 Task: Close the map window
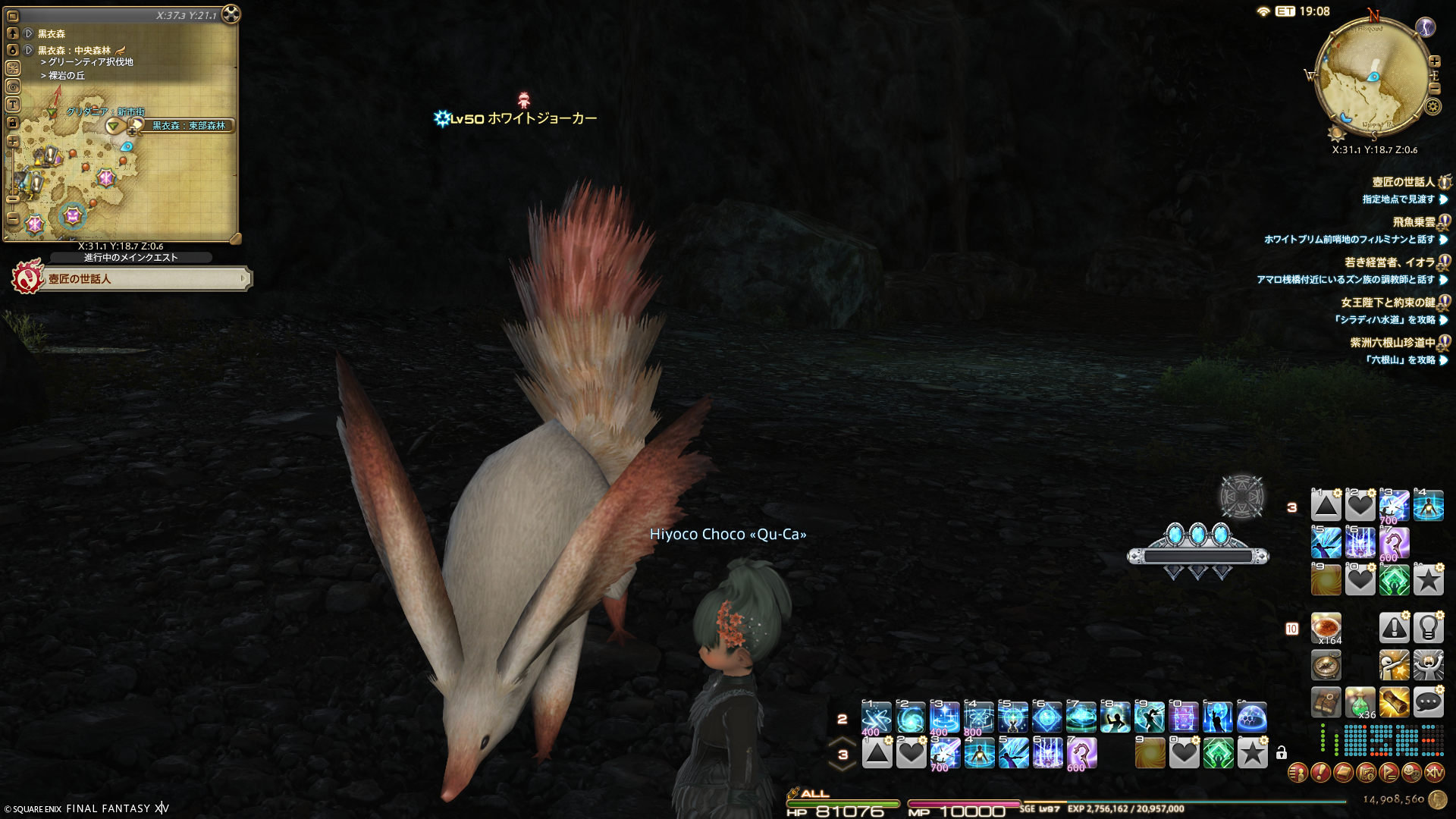(231, 14)
